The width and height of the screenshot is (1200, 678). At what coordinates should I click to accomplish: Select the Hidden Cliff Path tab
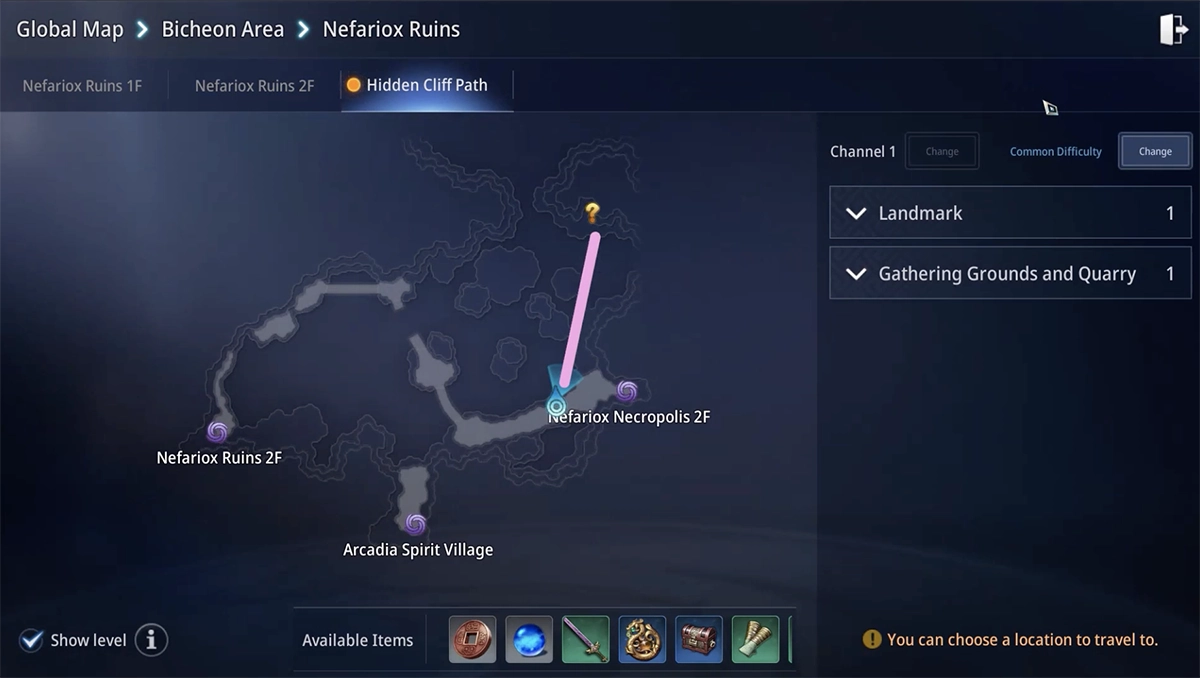(x=426, y=85)
